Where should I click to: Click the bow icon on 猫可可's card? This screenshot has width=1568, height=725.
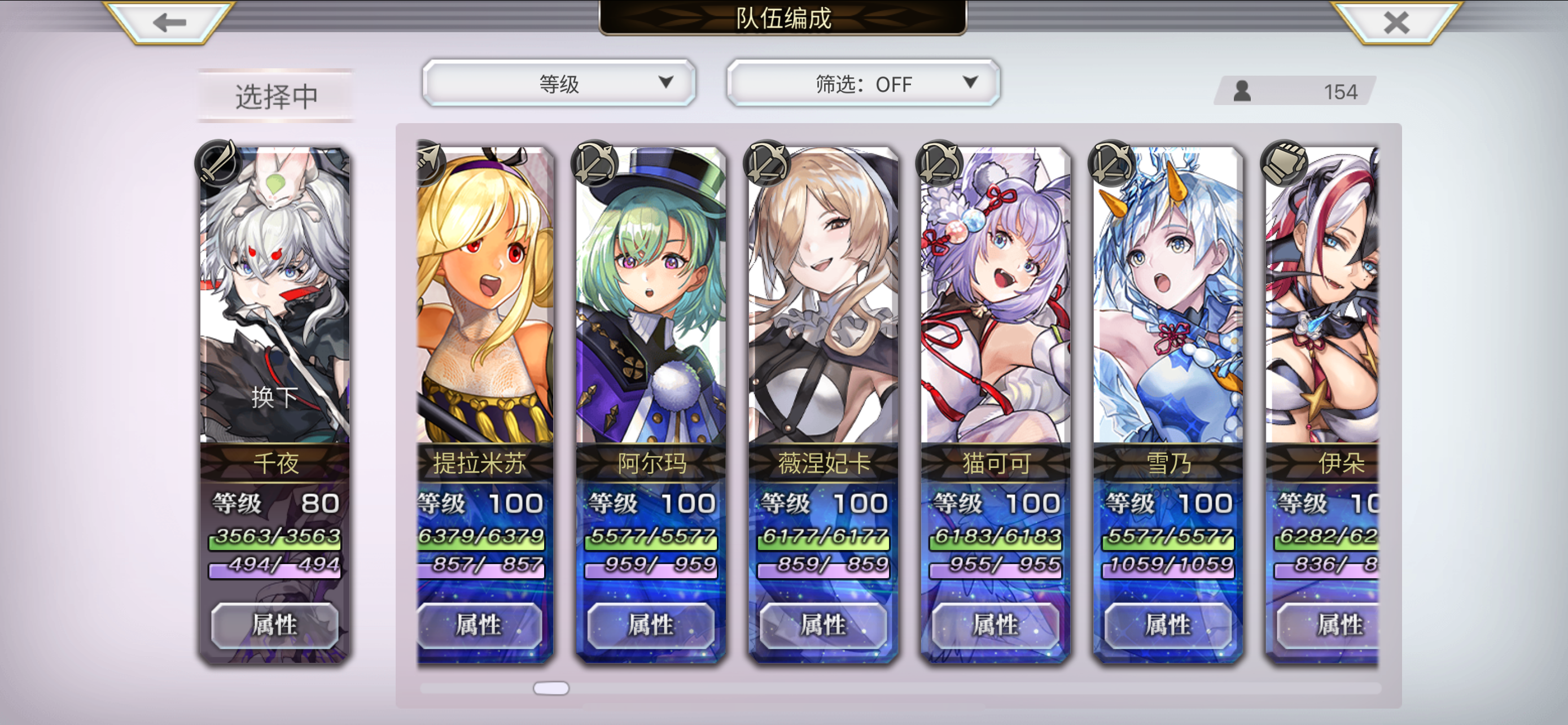938,163
